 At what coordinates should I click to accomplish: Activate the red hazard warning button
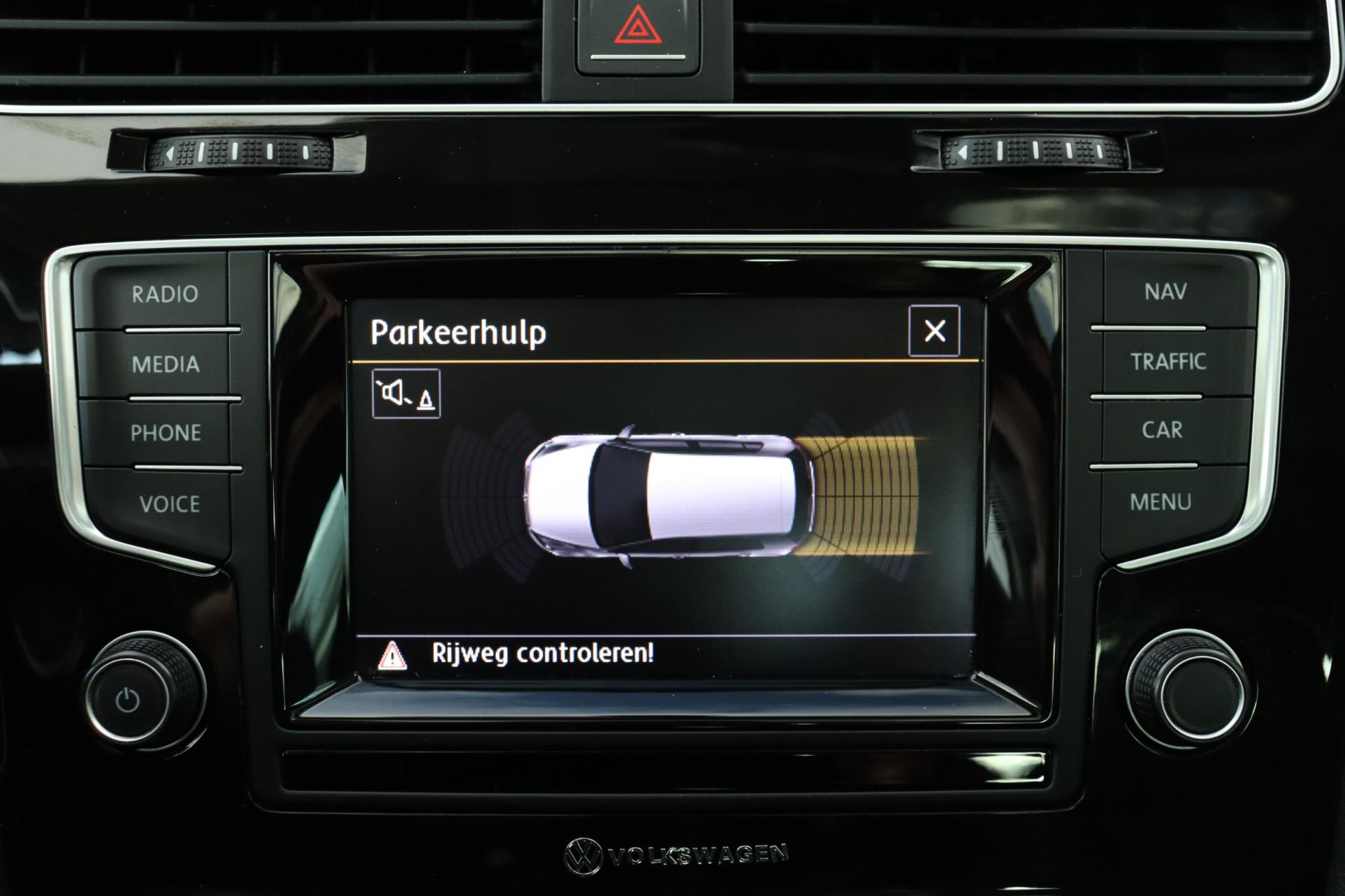pyautogui.click(x=636, y=32)
